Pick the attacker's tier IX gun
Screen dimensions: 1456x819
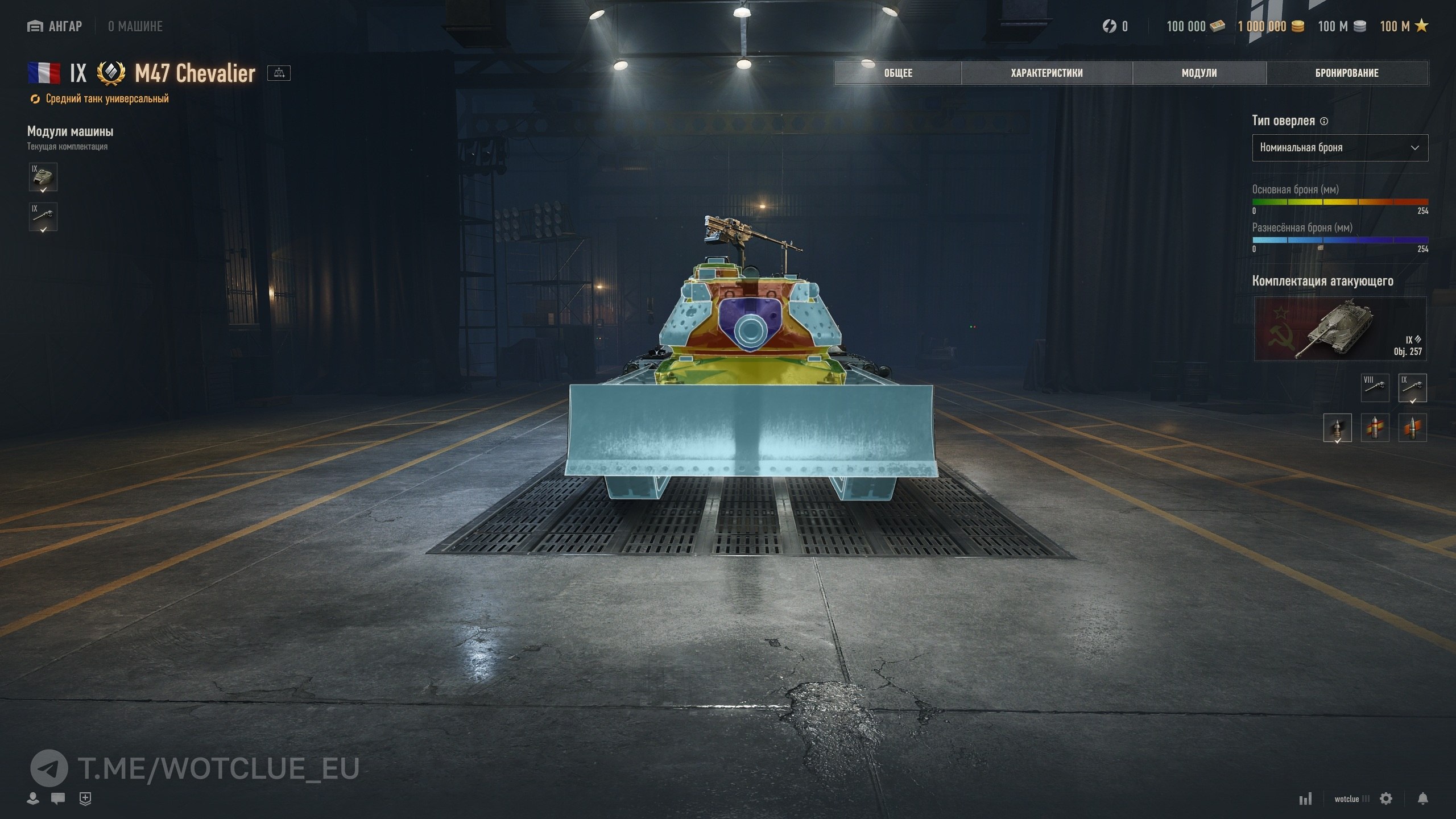1412,387
